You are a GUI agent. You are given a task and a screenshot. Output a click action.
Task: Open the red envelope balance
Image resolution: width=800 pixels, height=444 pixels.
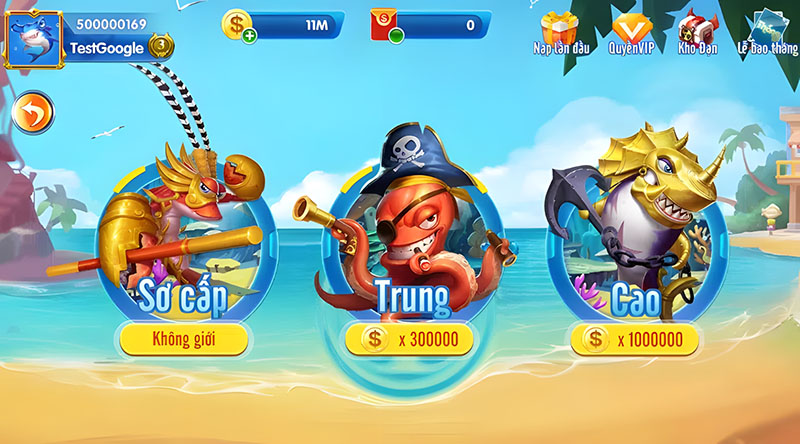pos(384,25)
